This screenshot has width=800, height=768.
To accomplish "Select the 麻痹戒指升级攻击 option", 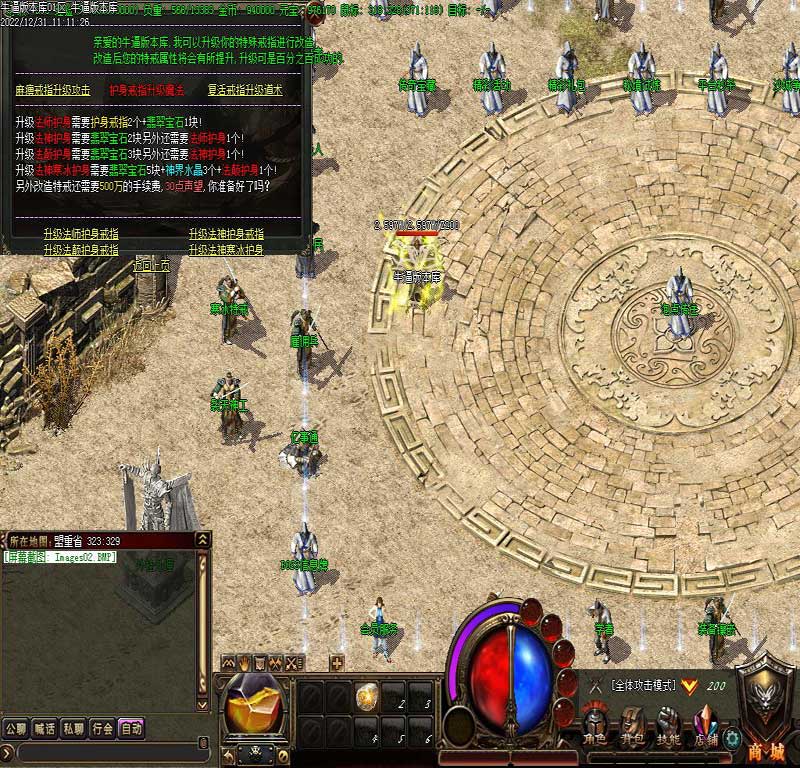I will 53,90.
